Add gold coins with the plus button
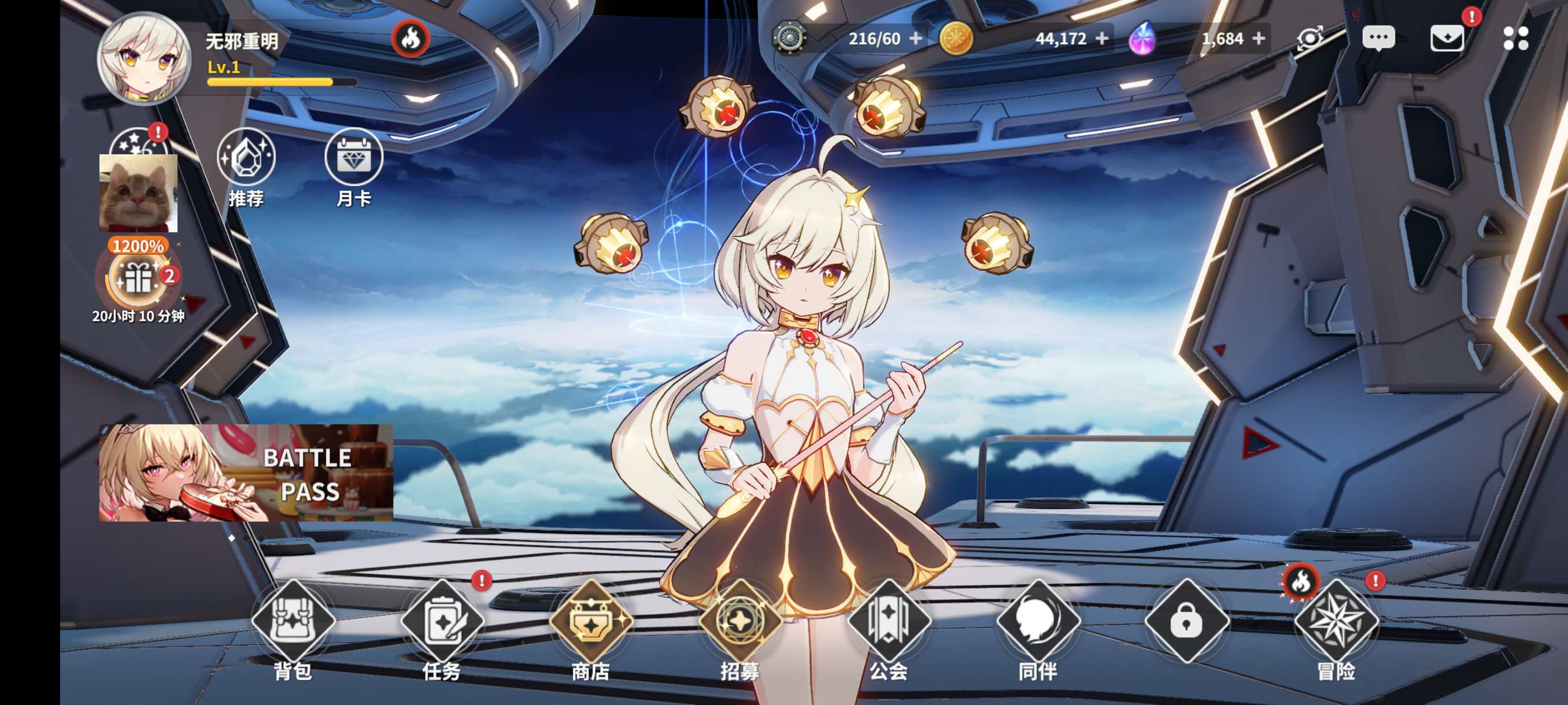 click(1102, 38)
